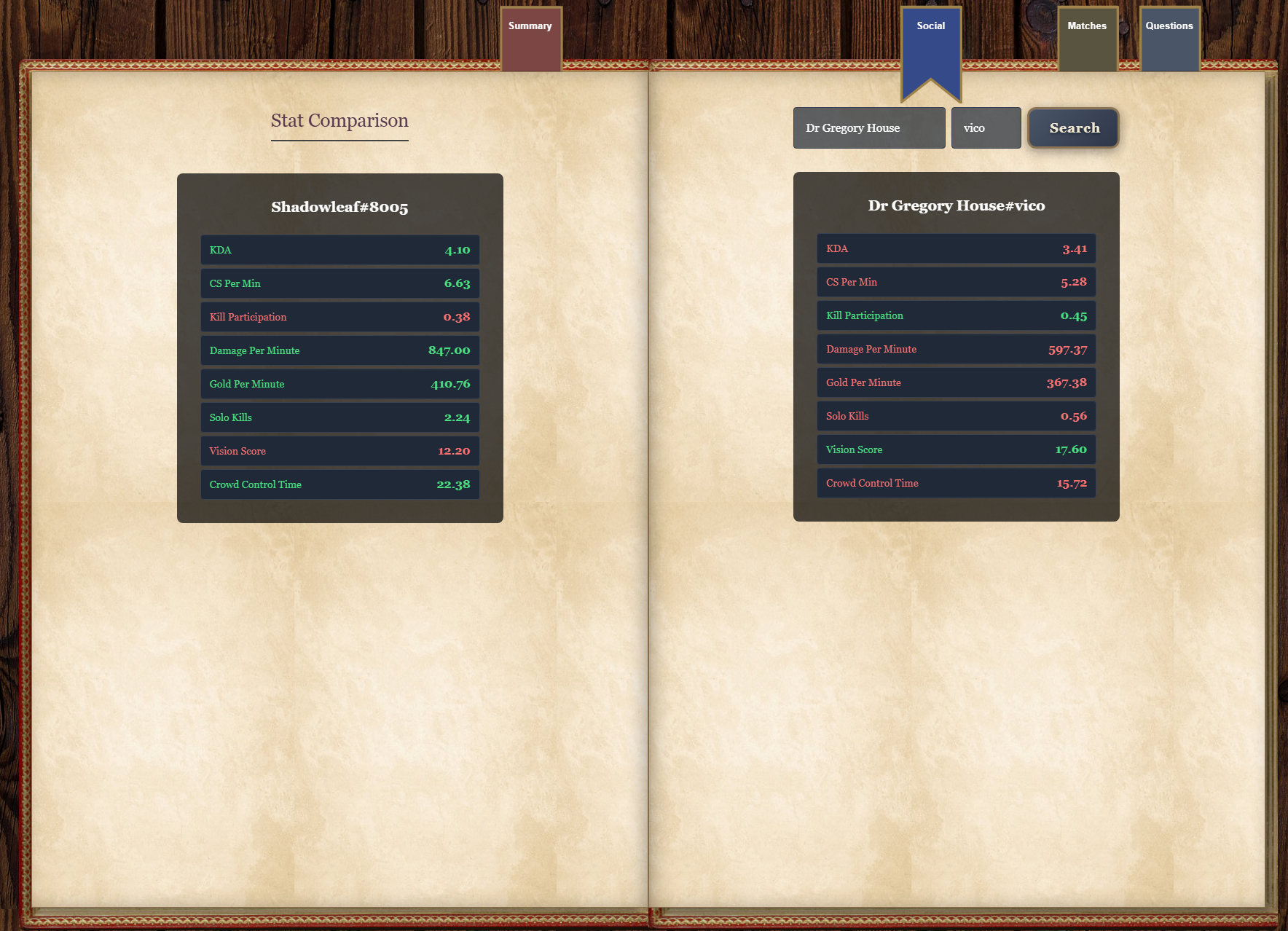Screen dimensions: 1288x931
Task: Edit the vico tag input field
Action: click(x=986, y=128)
